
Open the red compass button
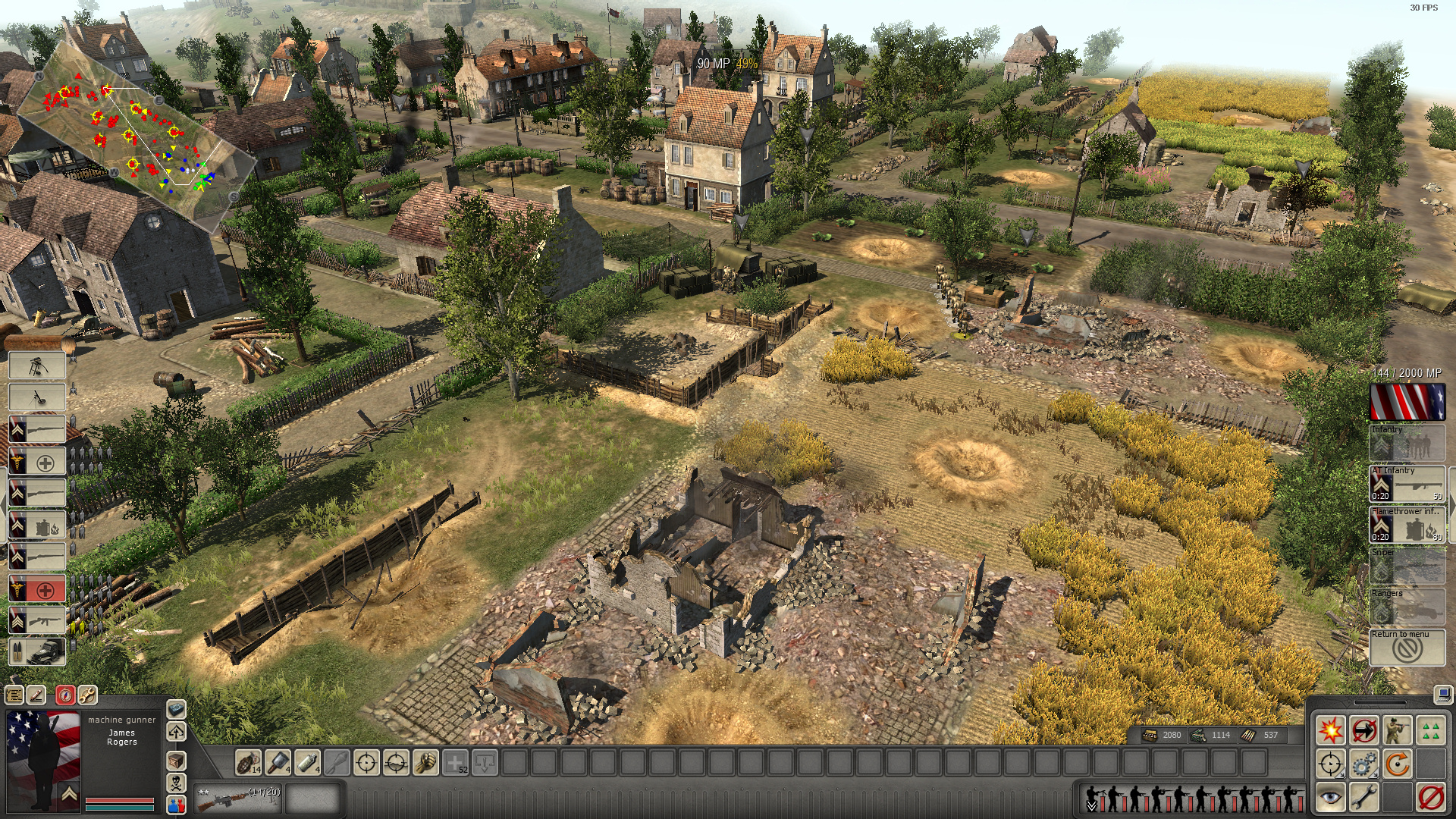coord(65,695)
